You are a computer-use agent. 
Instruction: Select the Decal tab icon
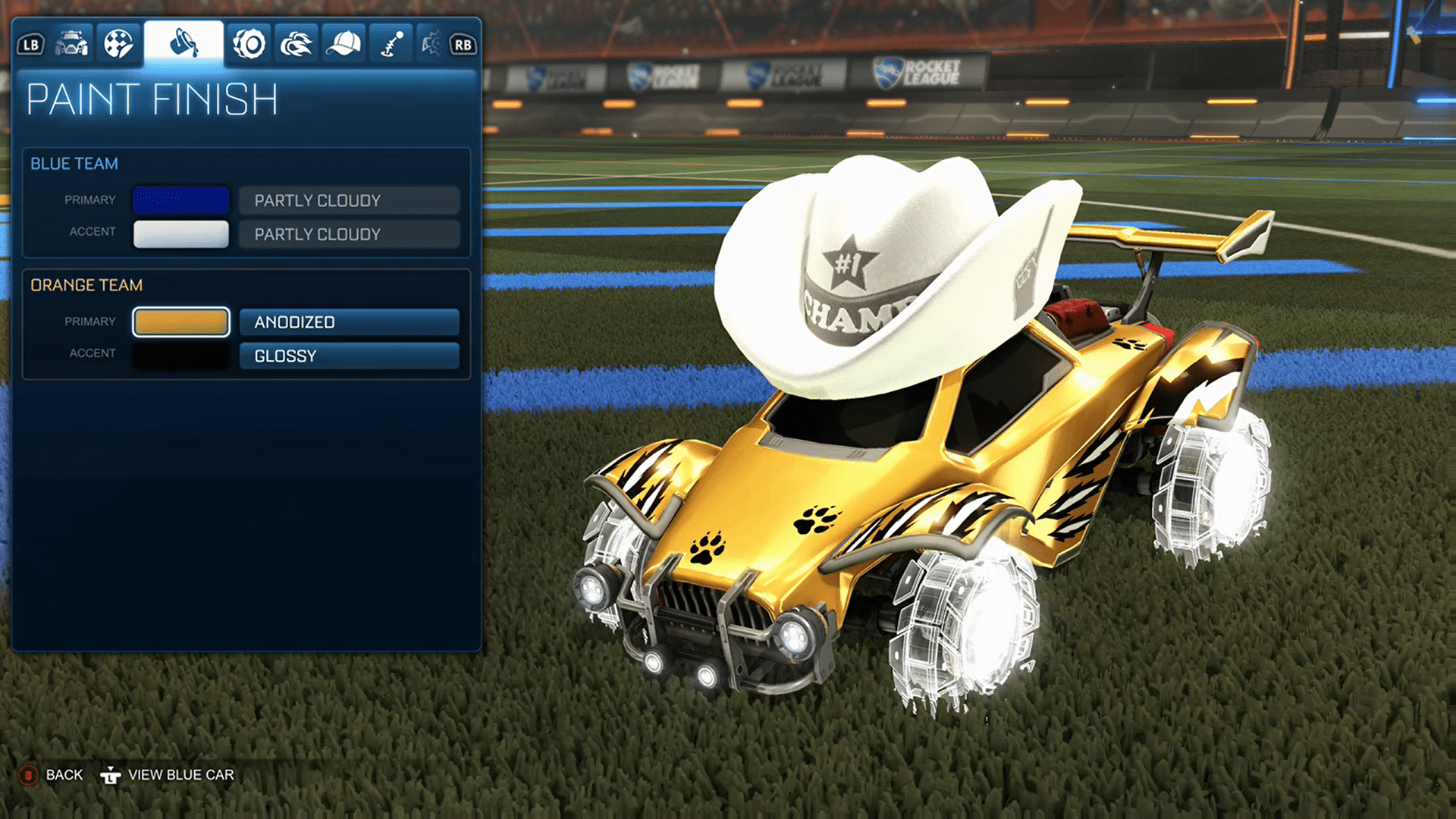click(x=119, y=43)
